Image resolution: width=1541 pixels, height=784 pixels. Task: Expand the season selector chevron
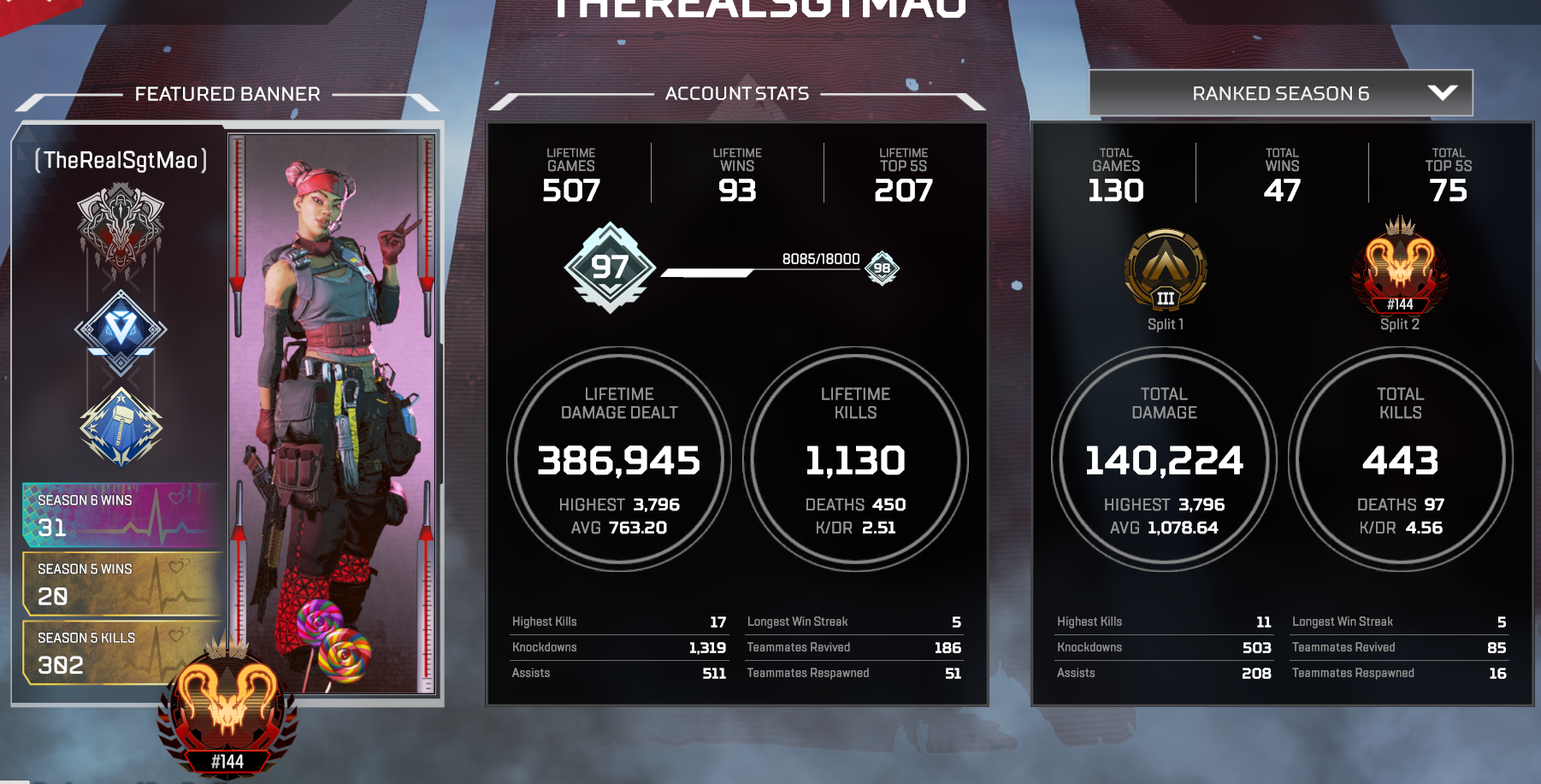[1443, 92]
